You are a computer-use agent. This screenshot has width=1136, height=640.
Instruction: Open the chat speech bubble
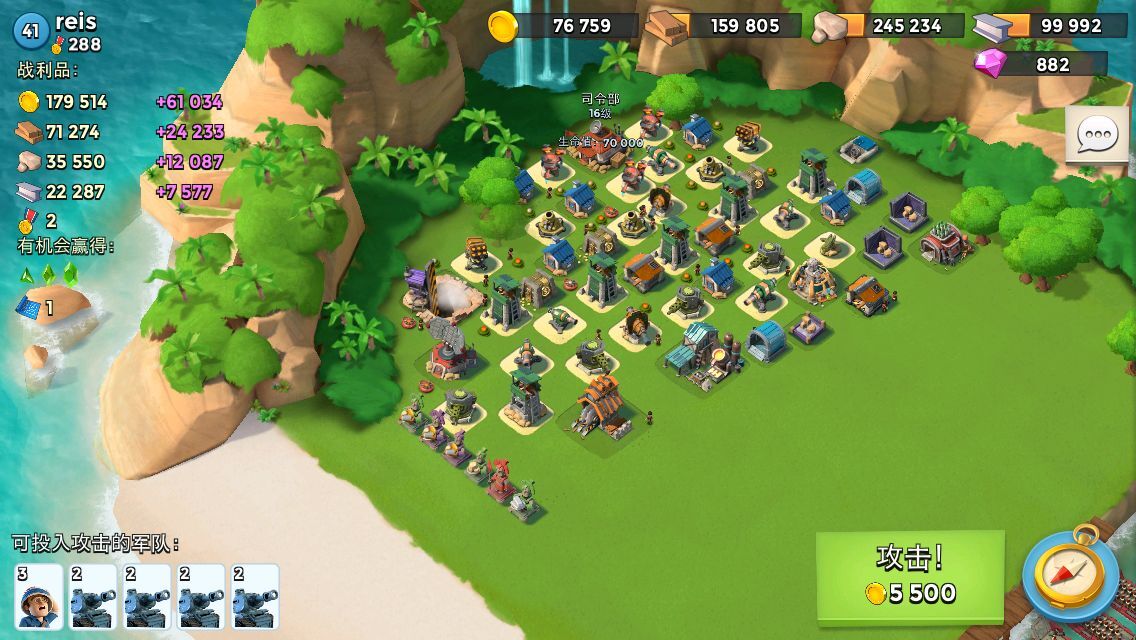pyautogui.click(x=1097, y=135)
